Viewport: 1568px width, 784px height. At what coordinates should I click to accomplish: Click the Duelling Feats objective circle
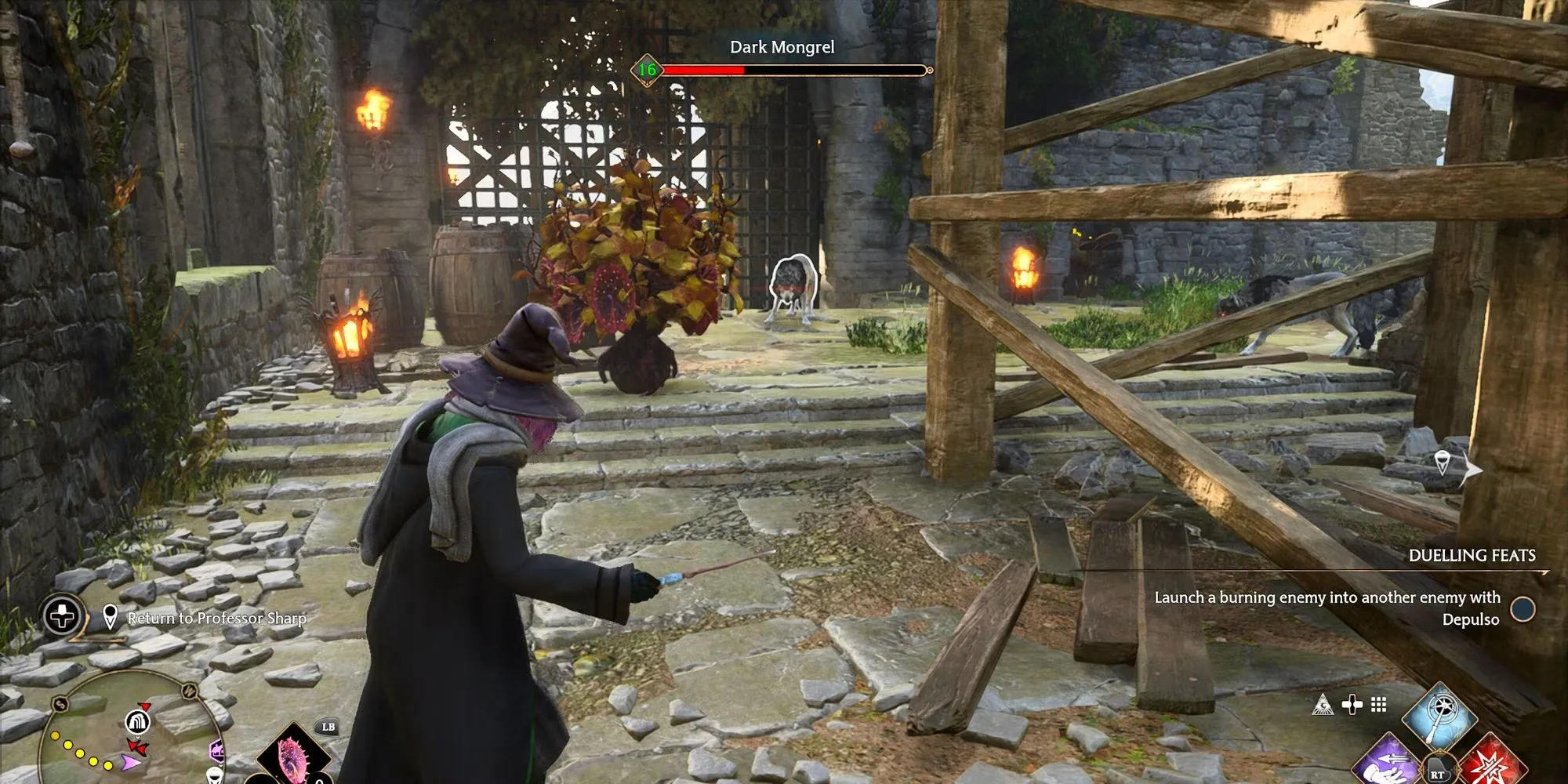tap(1523, 609)
